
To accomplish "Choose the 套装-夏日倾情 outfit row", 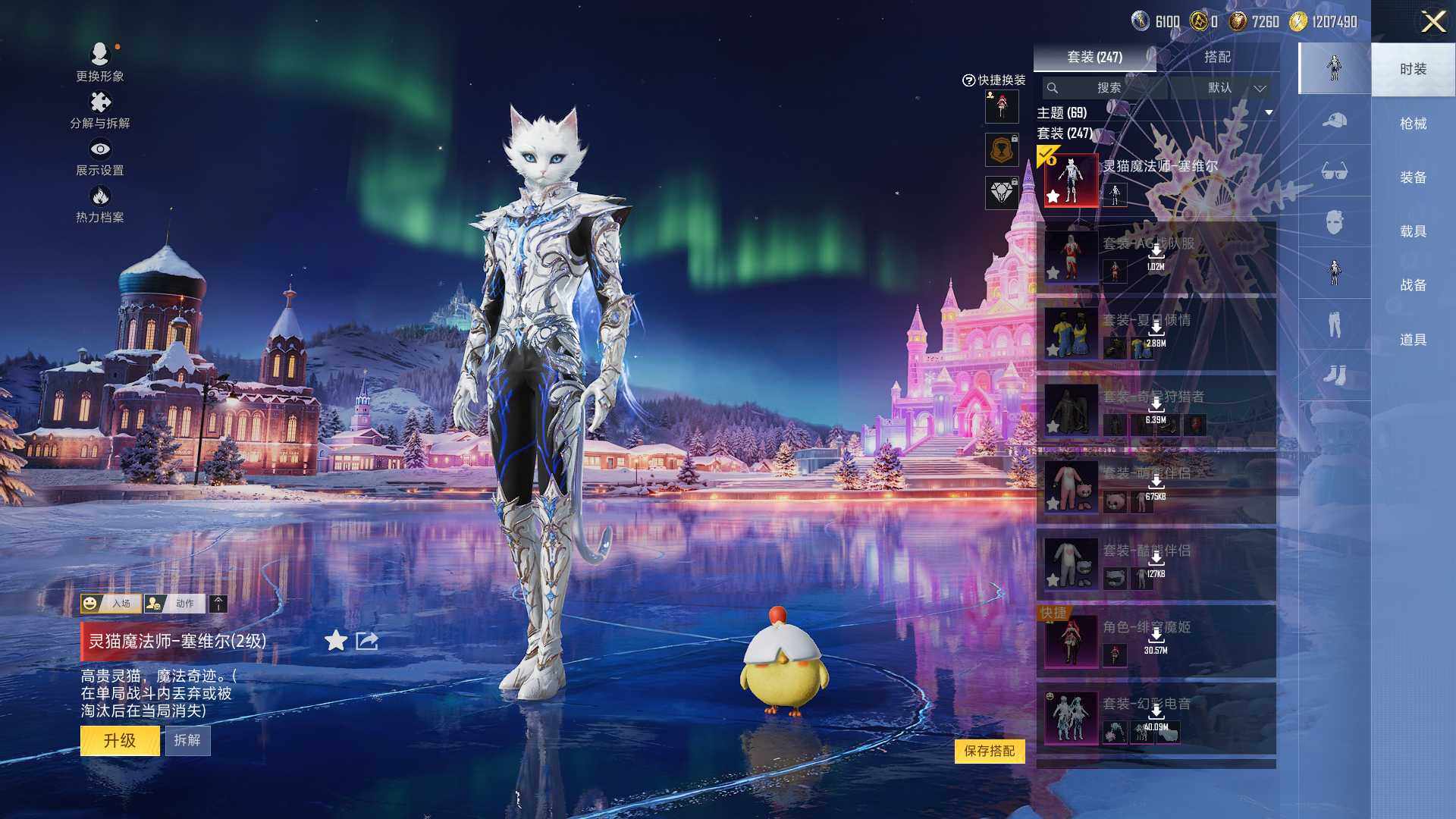I will click(1155, 334).
